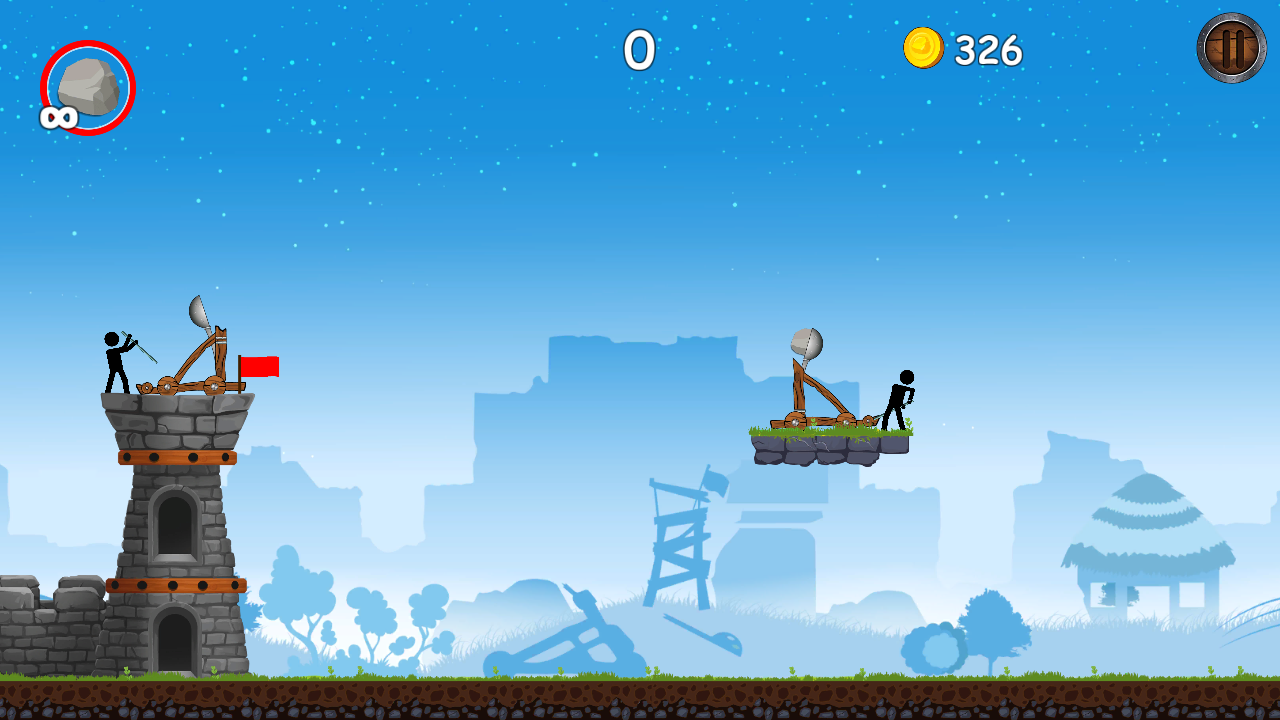This screenshot has height=720, width=1280.
Task: Click the rock ammo indicator in red circle
Action: (x=86, y=88)
